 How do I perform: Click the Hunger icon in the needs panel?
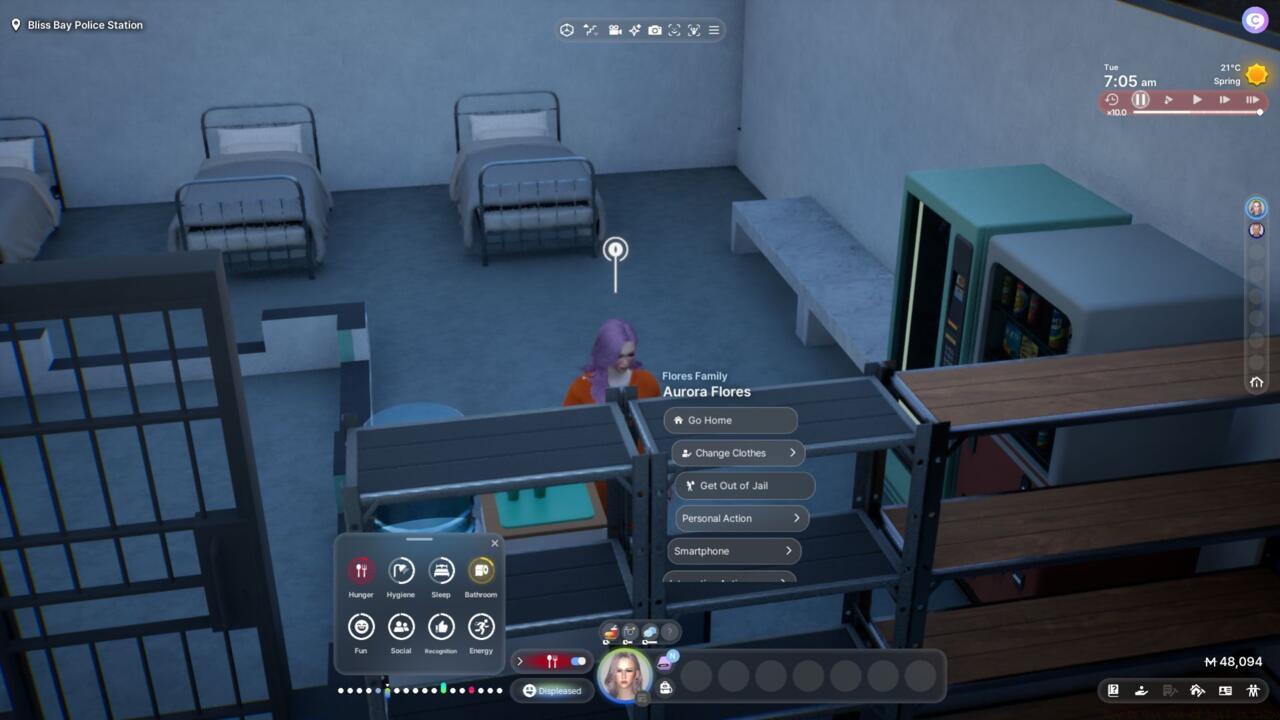coord(360,571)
